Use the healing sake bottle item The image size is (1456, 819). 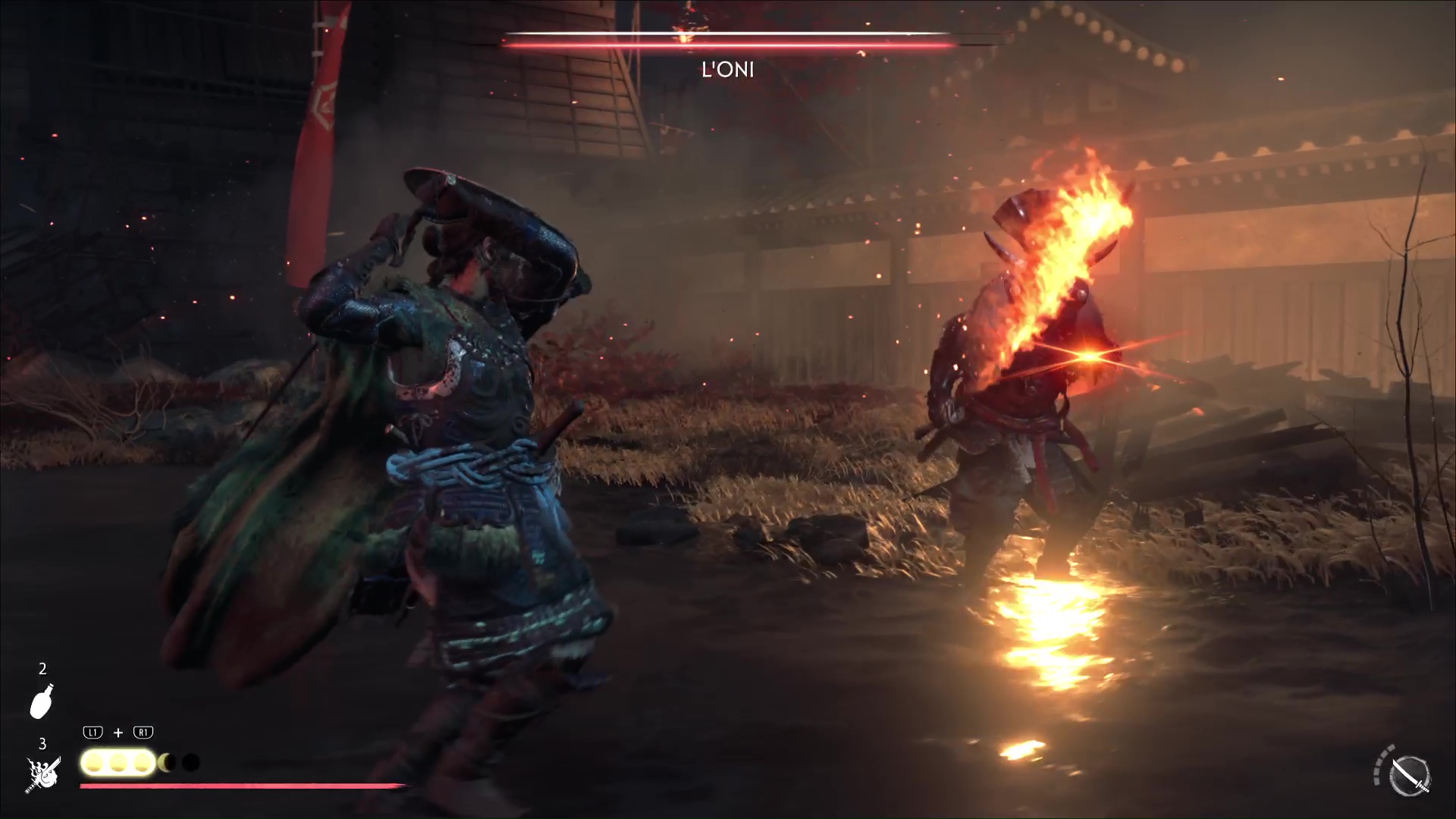(42, 701)
